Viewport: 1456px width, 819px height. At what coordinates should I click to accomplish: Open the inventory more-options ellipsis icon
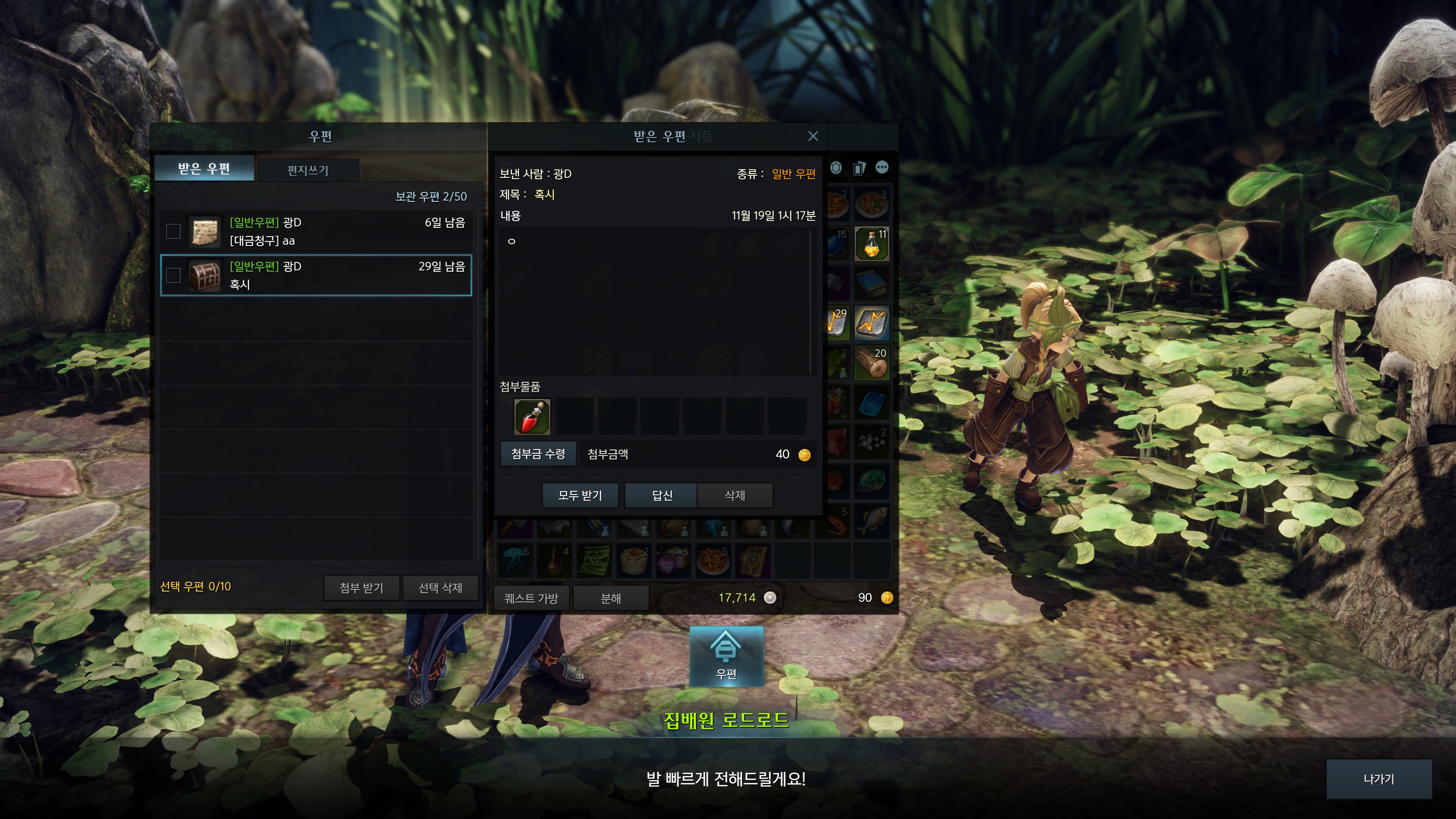tap(882, 167)
